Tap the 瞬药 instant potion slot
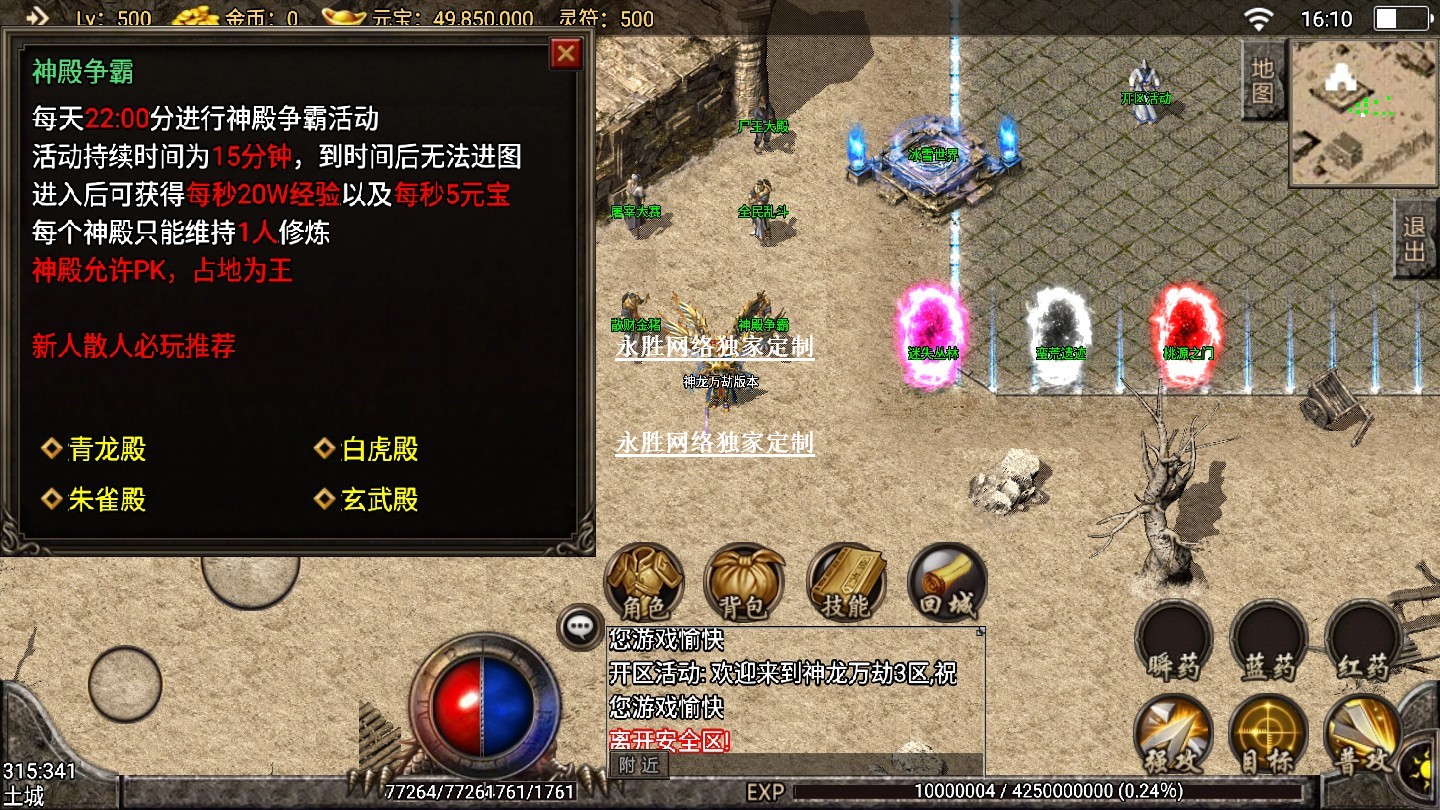Viewport: 1440px width, 810px height. tap(1173, 641)
